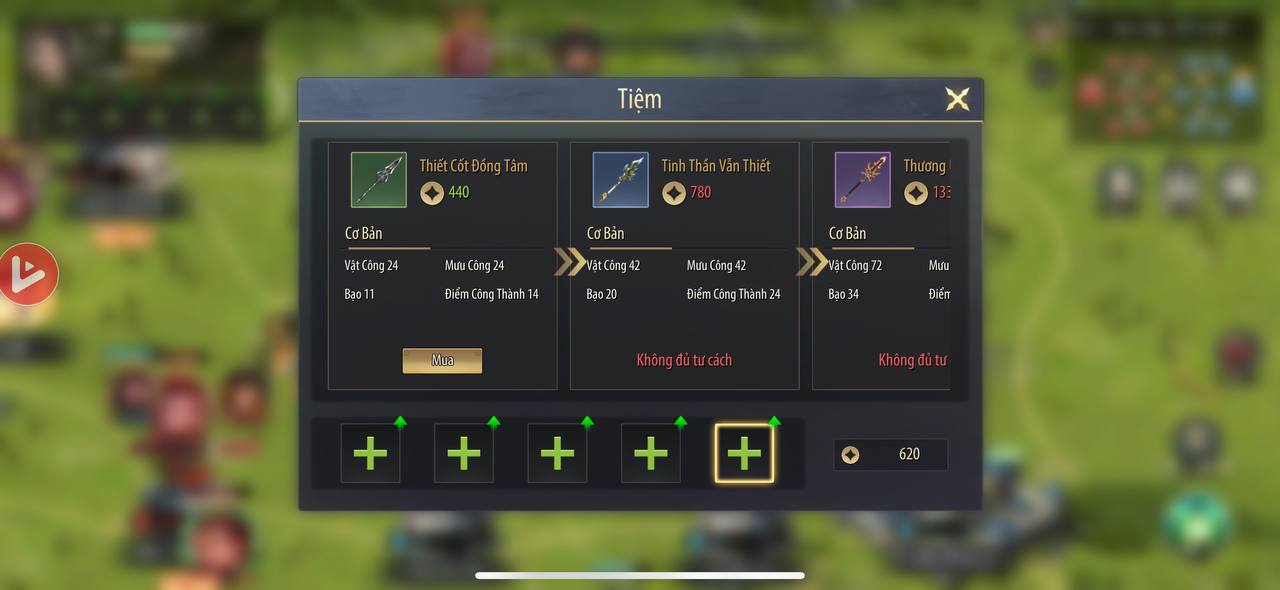Tap the red recording overlay button
Viewport: 1280px width, 590px height.
click(26, 274)
